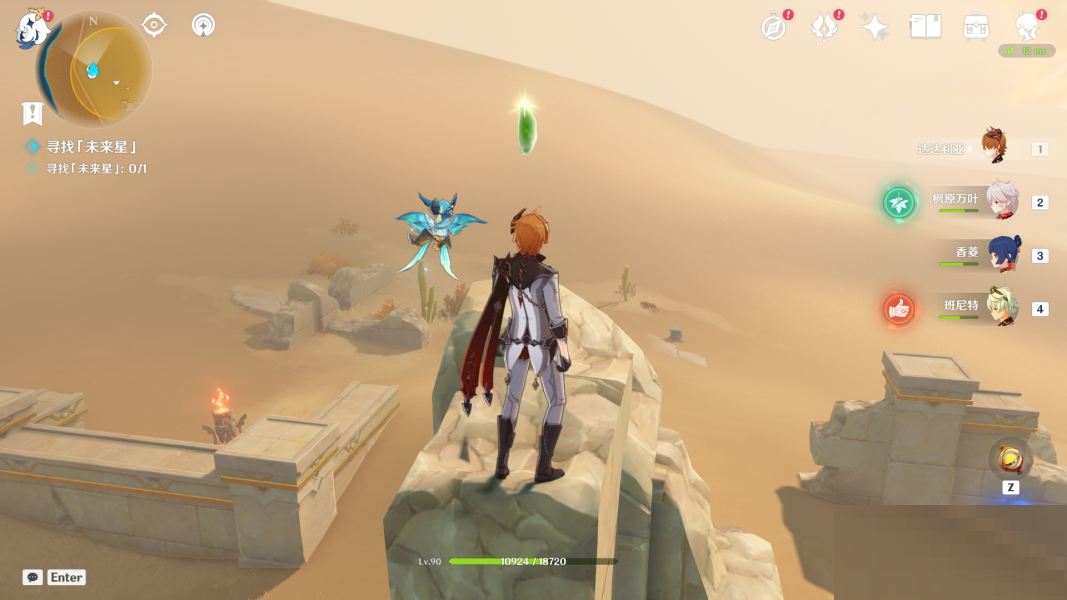
Task: Open the backpack inventory
Action: [x=976, y=27]
